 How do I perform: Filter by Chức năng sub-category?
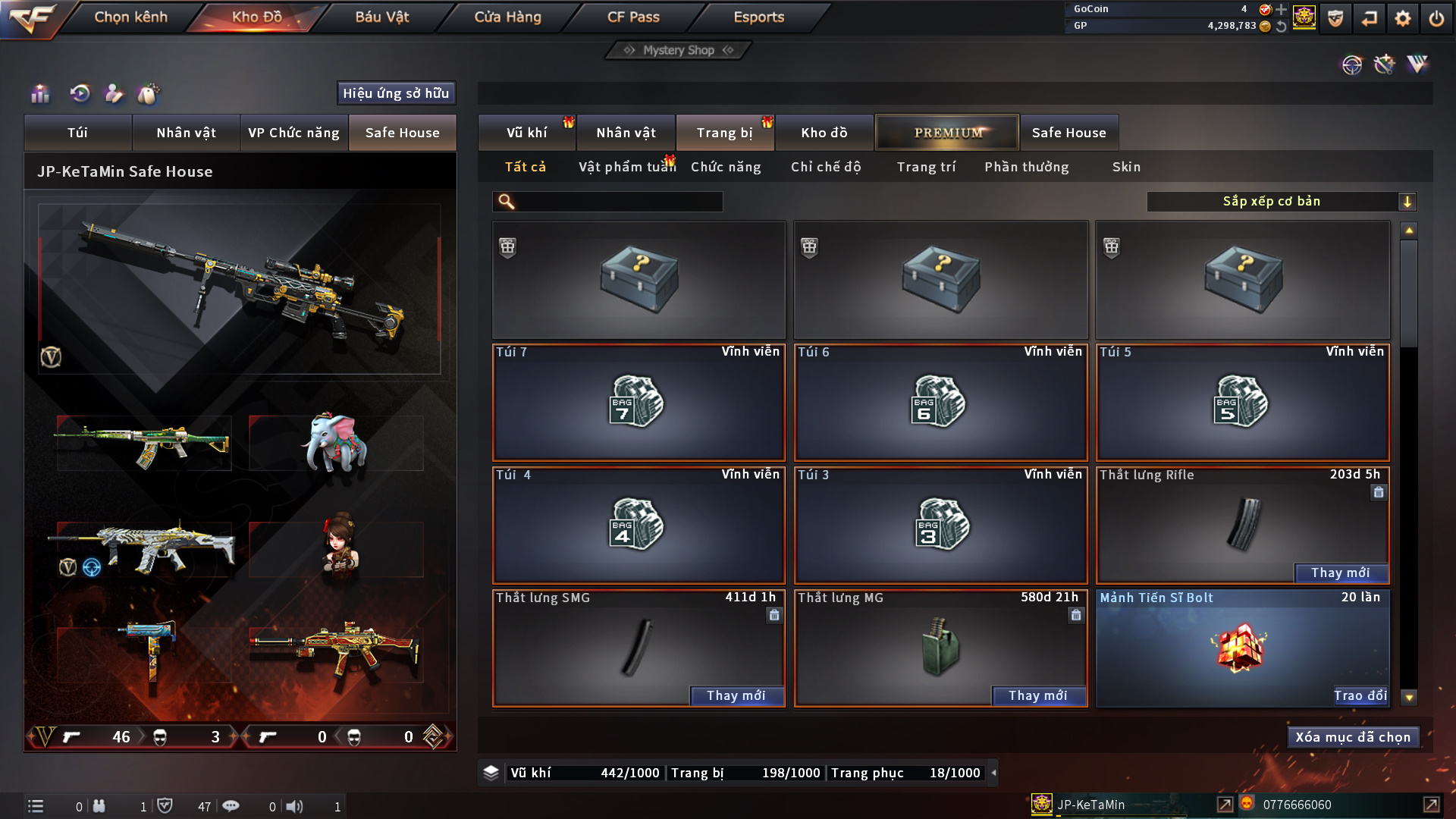tap(726, 167)
